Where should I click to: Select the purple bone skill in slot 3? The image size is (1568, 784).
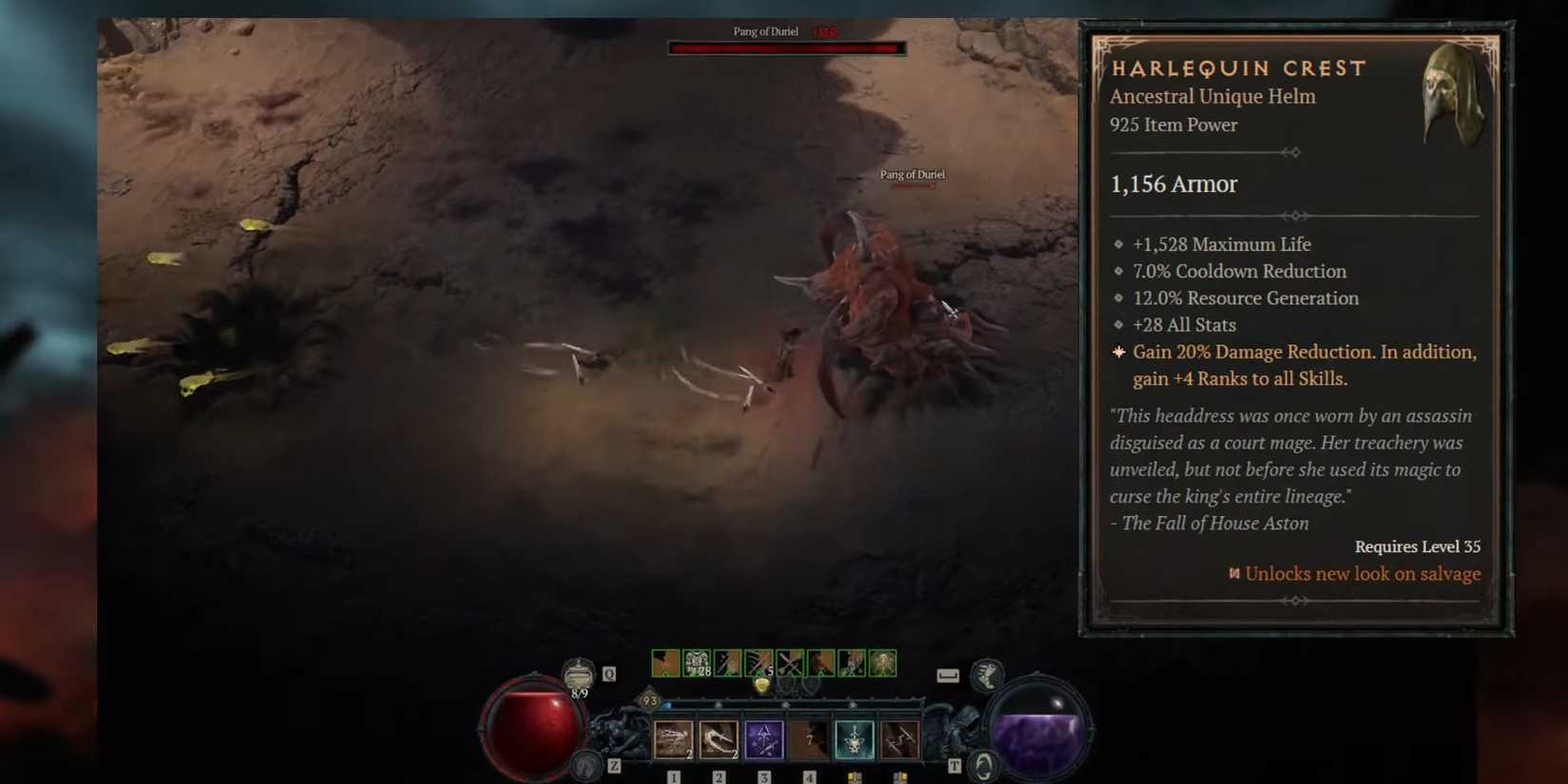point(763,738)
